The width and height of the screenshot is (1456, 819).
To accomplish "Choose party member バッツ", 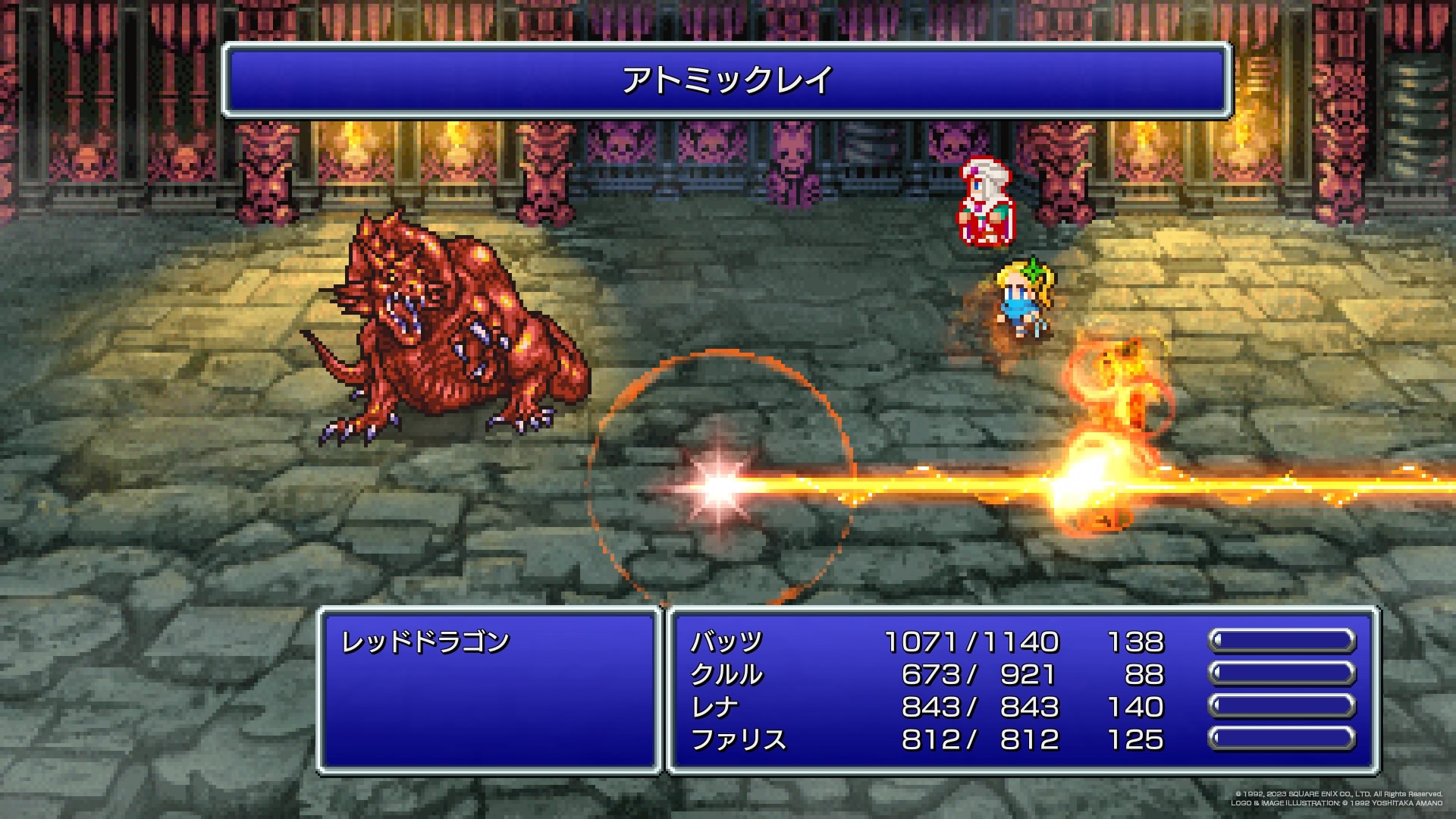I will (x=726, y=642).
